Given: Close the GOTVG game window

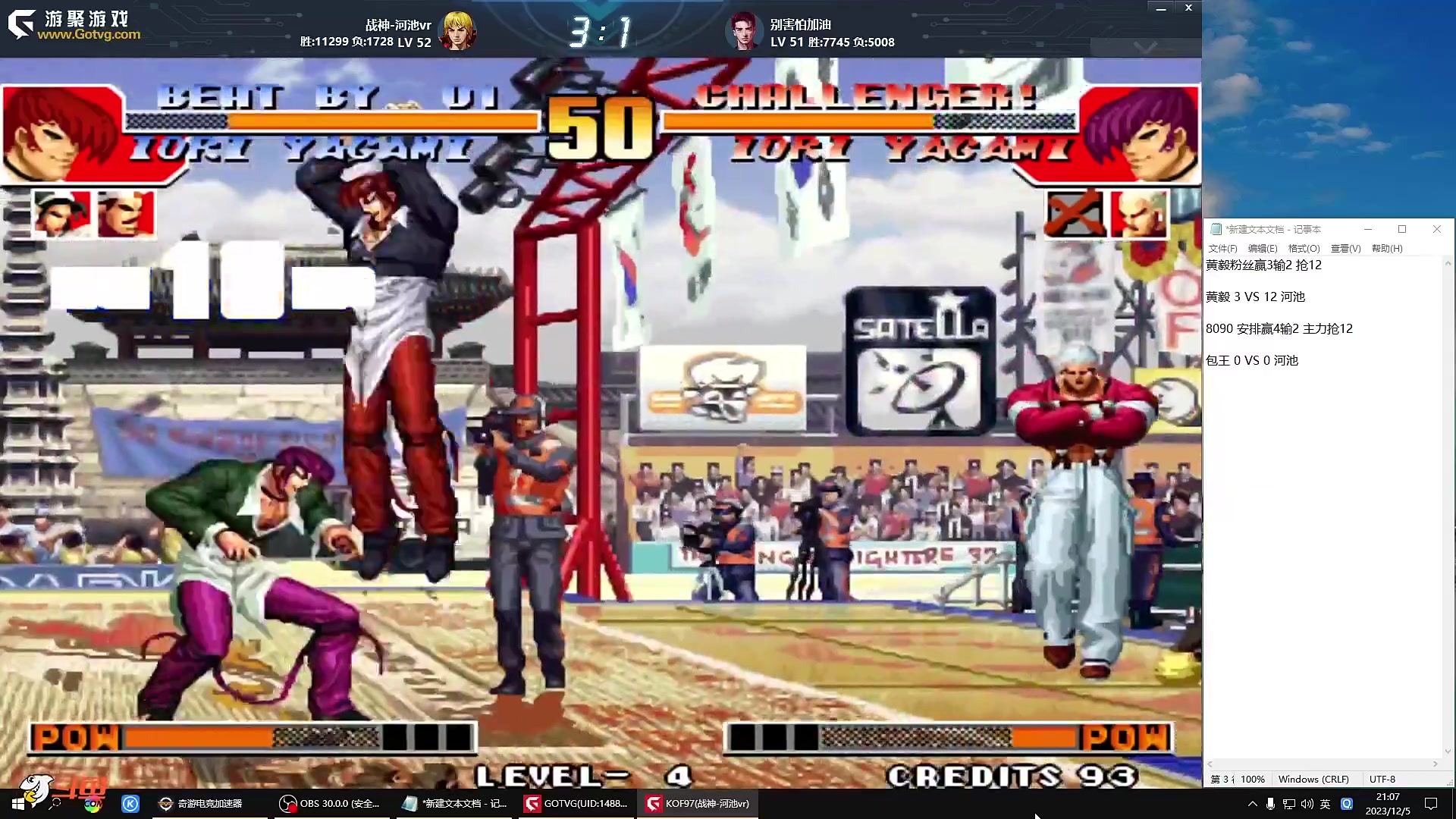Looking at the screenshot, I should pos(1188,8).
